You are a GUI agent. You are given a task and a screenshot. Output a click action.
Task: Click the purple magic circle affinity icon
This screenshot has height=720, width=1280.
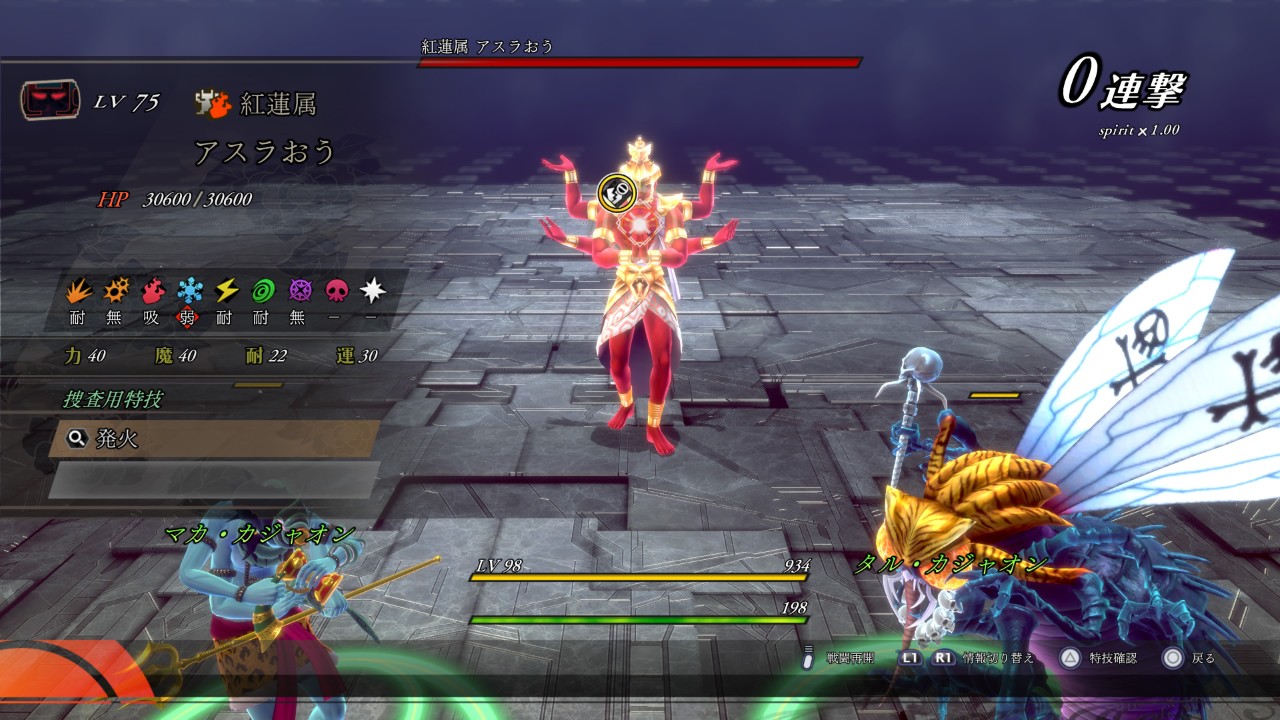(298, 291)
